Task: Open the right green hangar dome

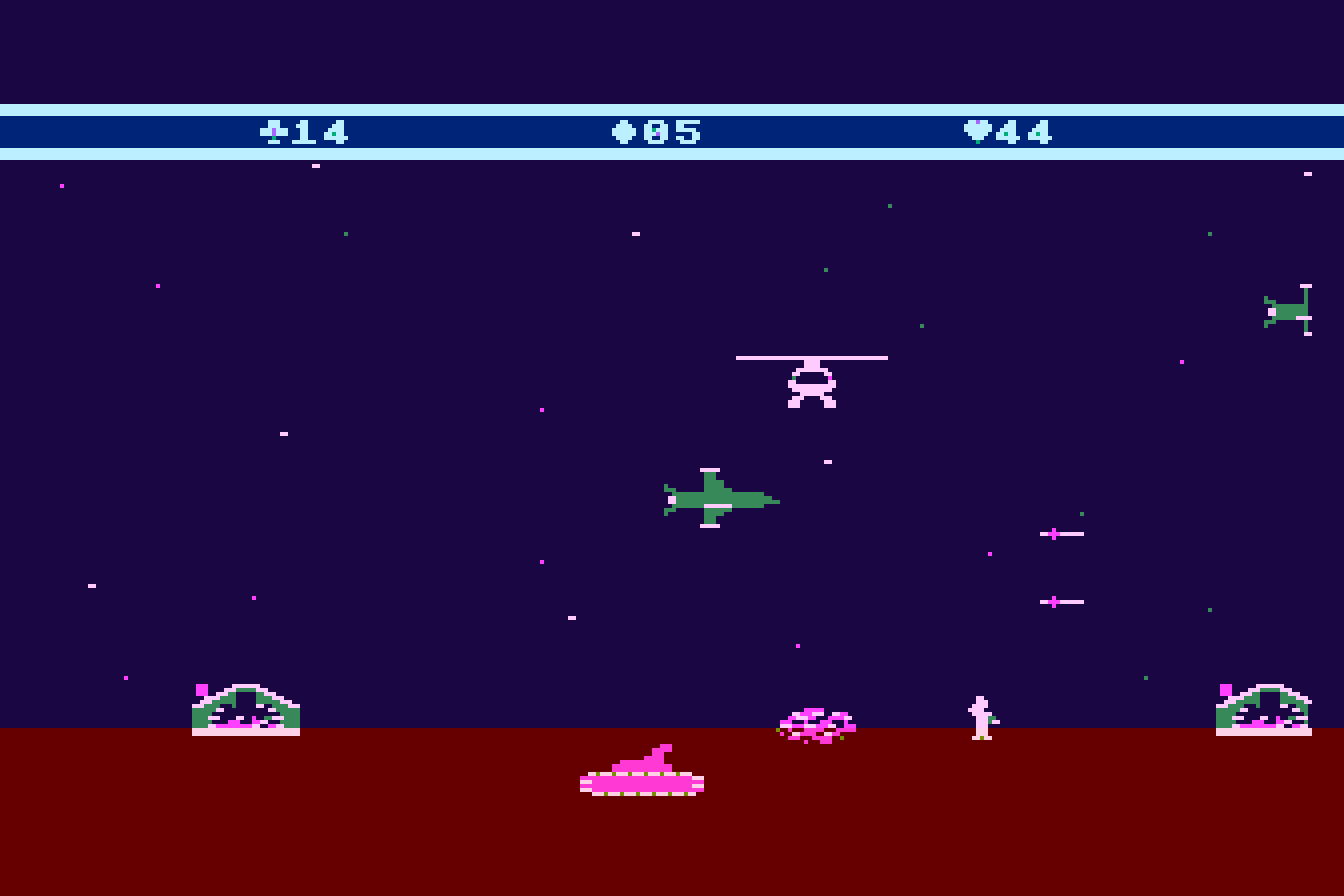Action: pyautogui.click(x=1264, y=710)
